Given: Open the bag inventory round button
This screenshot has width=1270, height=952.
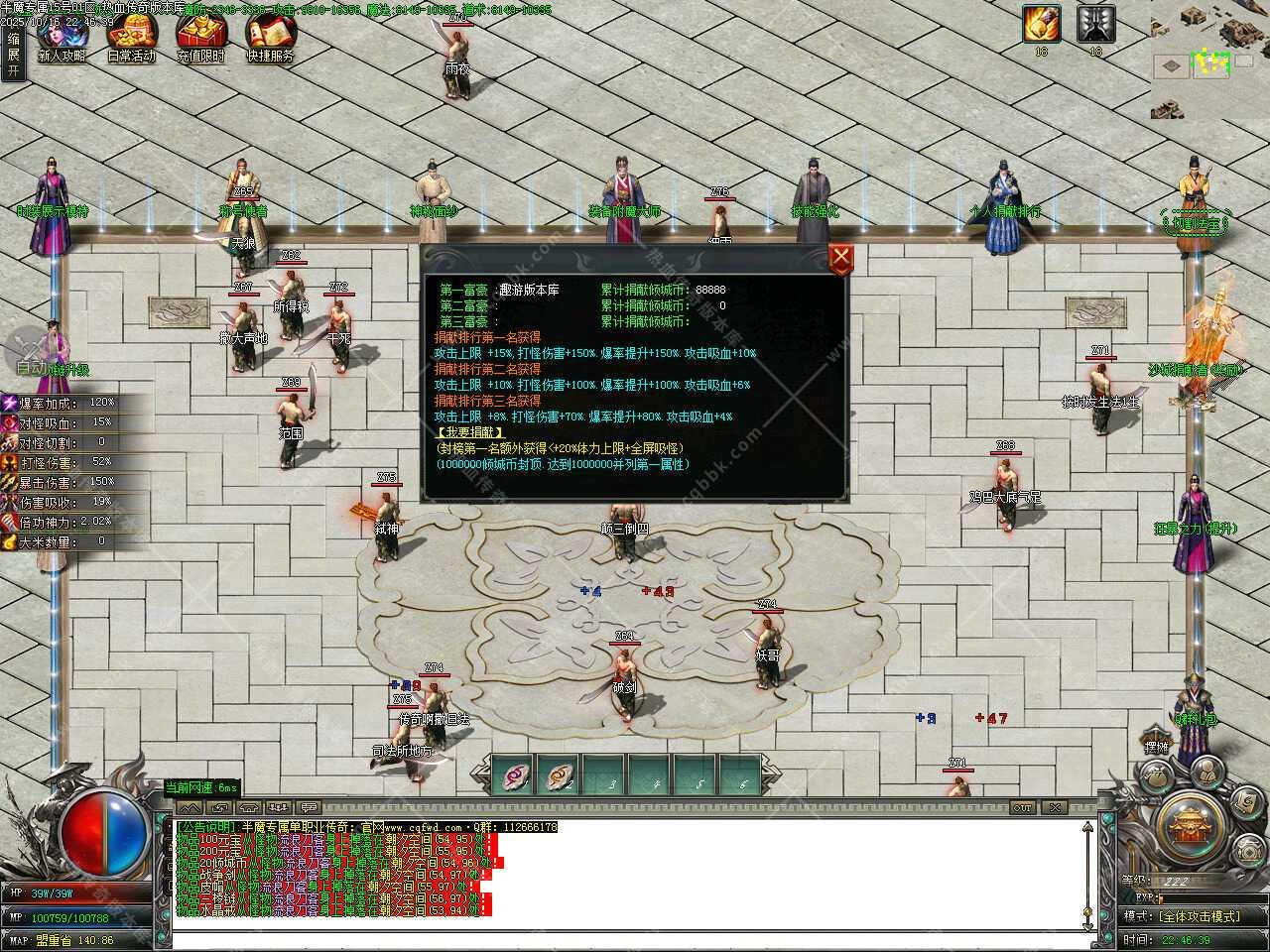Looking at the screenshot, I should click(x=1157, y=776).
